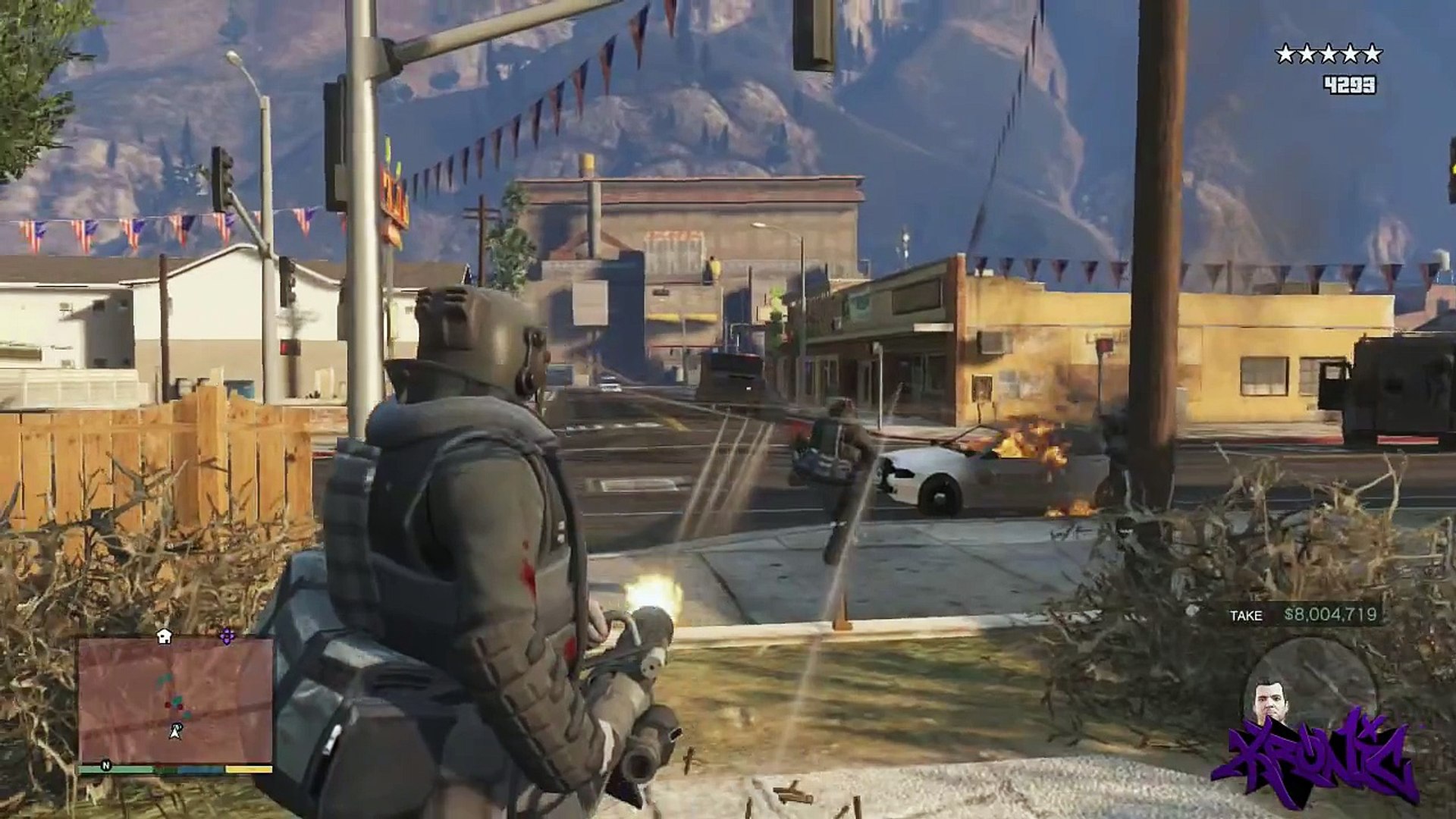1456x819 pixels.
Task: Click the north compass N marker
Action: pyautogui.click(x=106, y=766)
